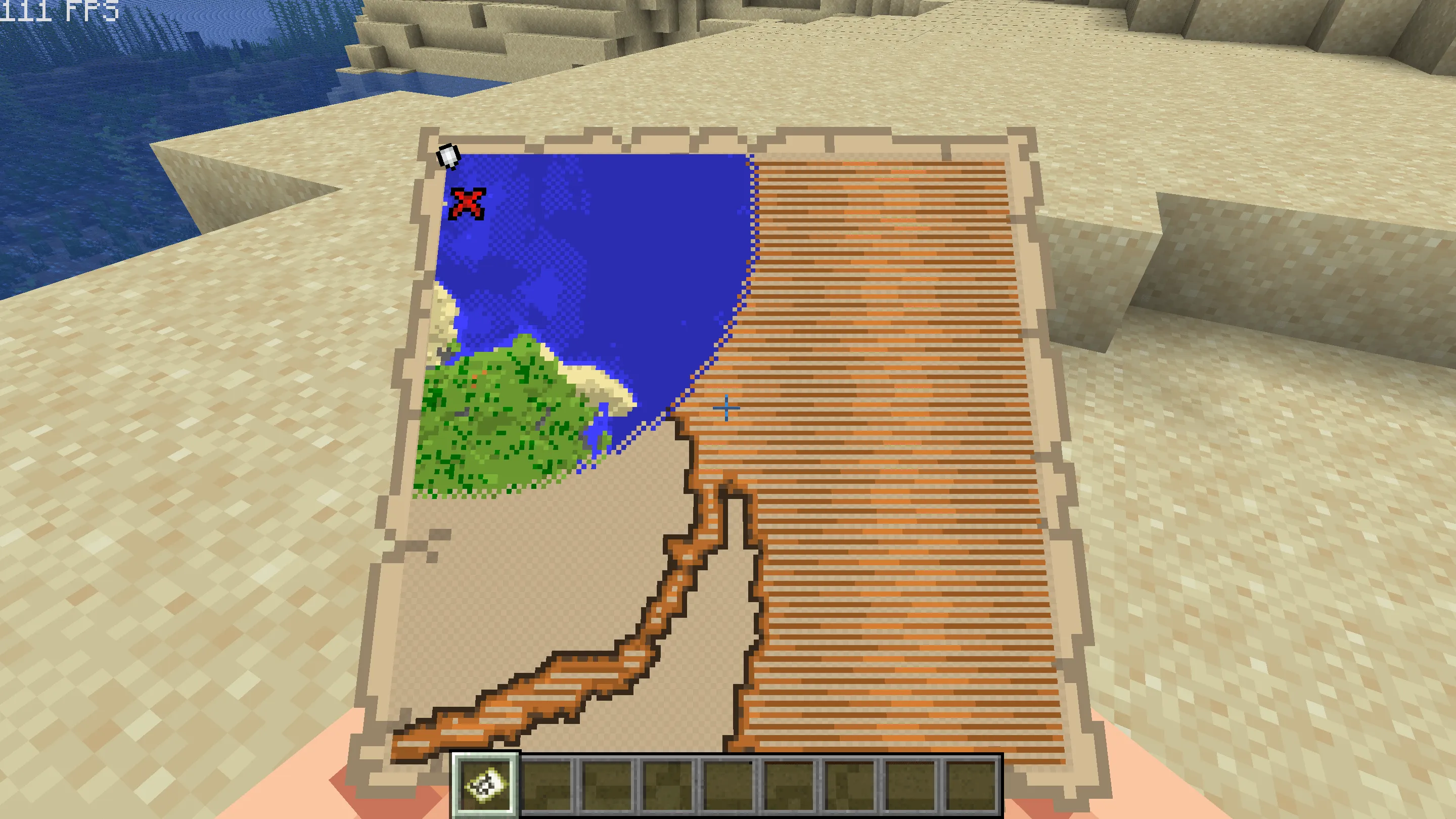The width and height of the screenshot is (1456, 819).
Task: Click the blue crosshair on the map
Action: pos(726,408)
